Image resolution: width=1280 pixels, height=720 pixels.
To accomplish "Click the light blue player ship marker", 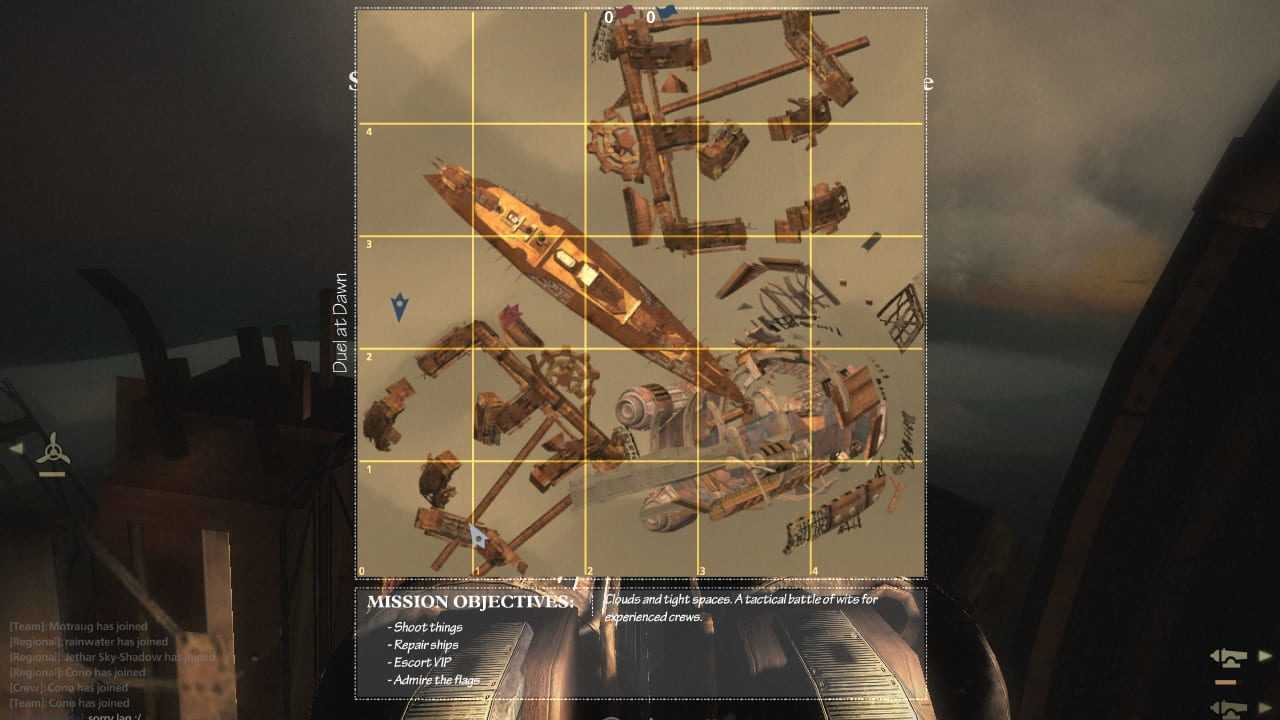I will 478,535.
